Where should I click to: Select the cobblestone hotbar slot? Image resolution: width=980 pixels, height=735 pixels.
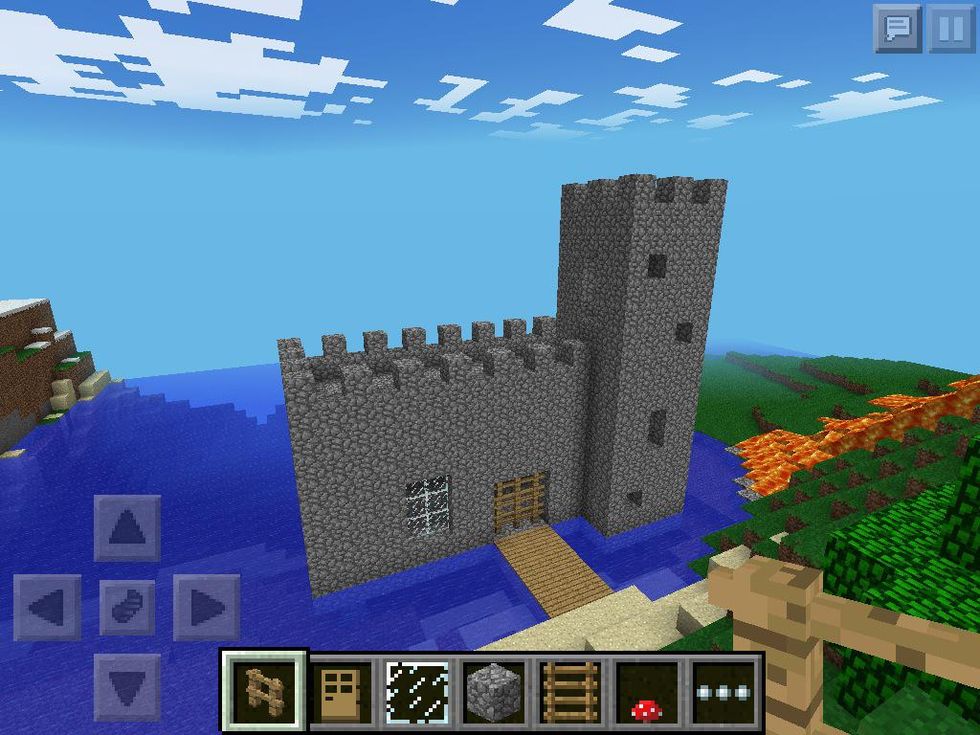494,690
